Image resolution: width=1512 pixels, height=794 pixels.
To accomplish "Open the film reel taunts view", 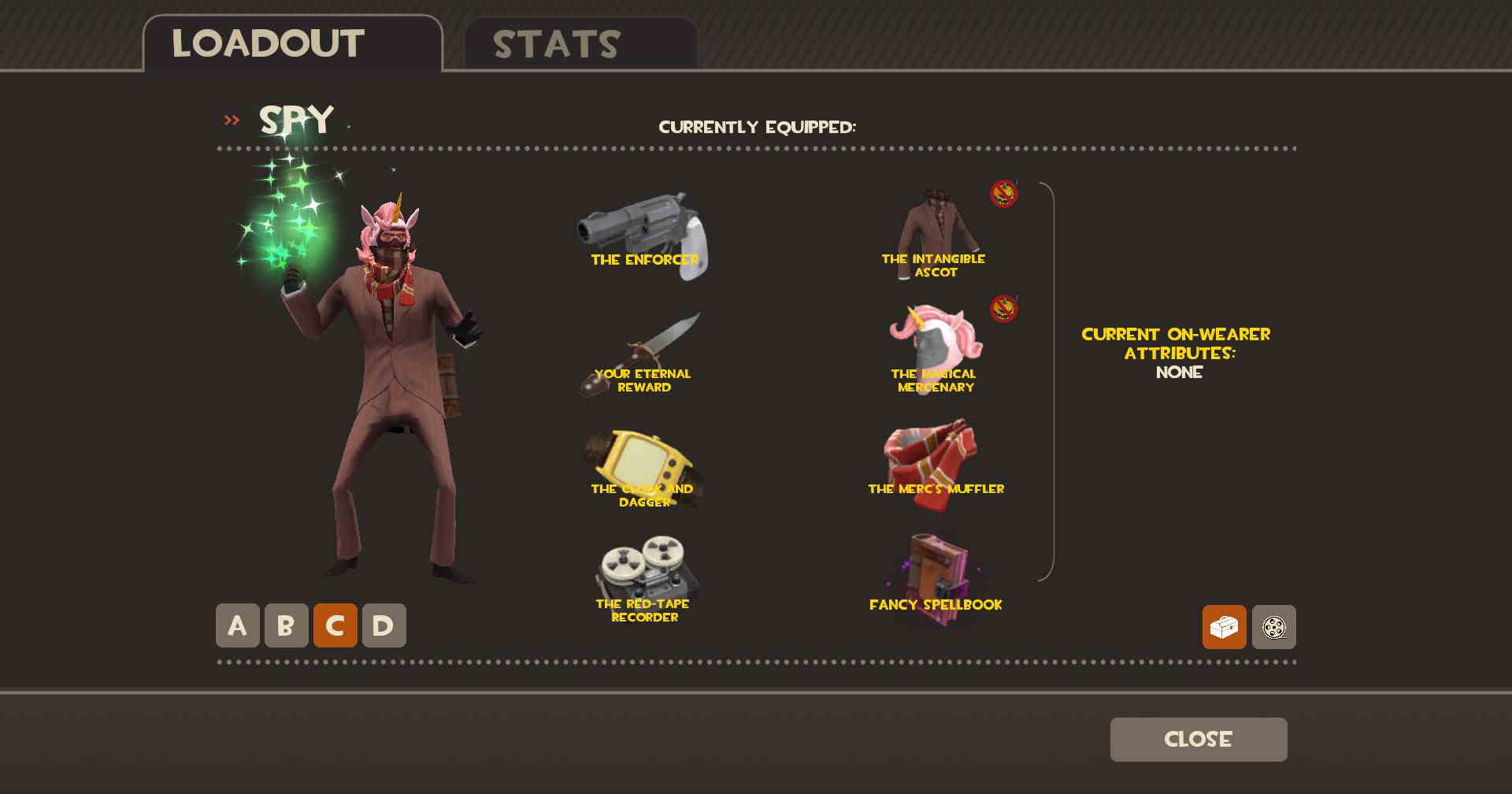I will pos(1273,627).
